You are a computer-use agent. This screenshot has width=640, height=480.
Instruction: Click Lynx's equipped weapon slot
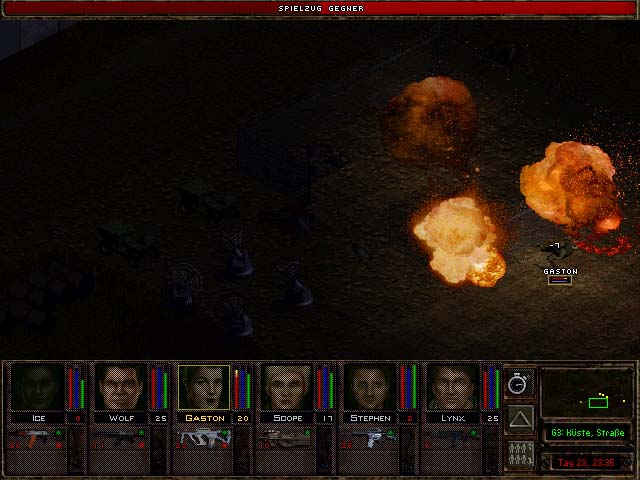pos(452,441)
